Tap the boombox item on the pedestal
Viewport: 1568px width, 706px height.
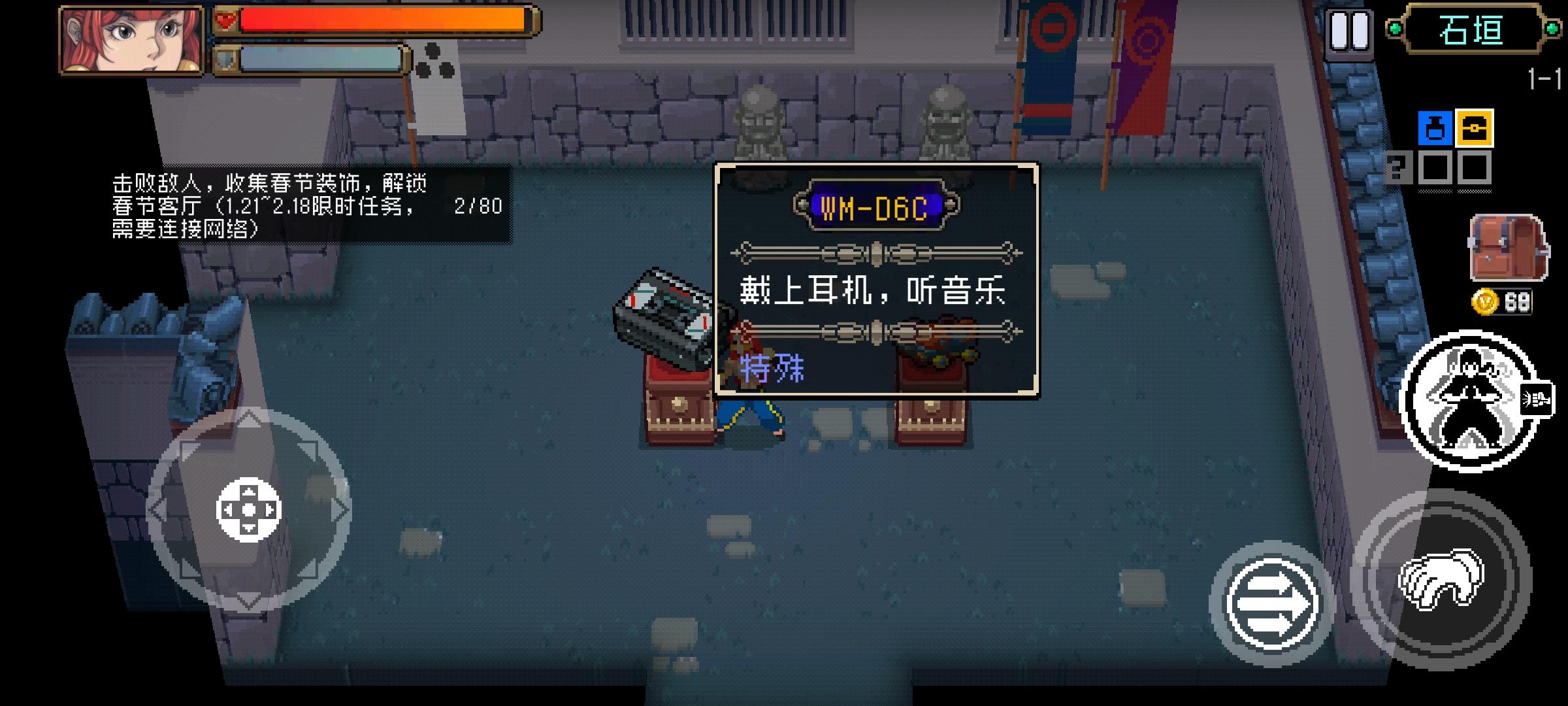coord(663,314)
